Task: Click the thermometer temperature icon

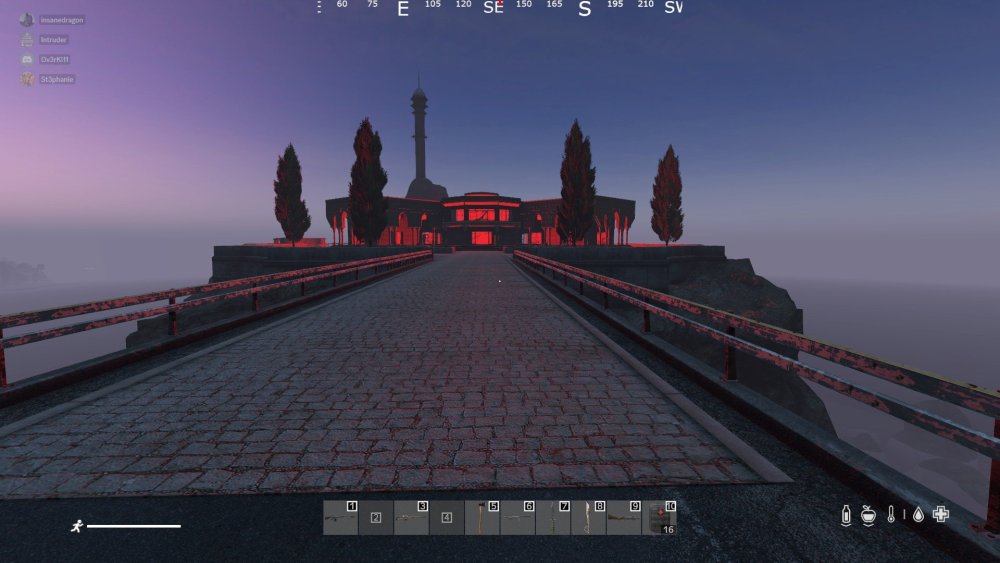Action: pos(891,515)
